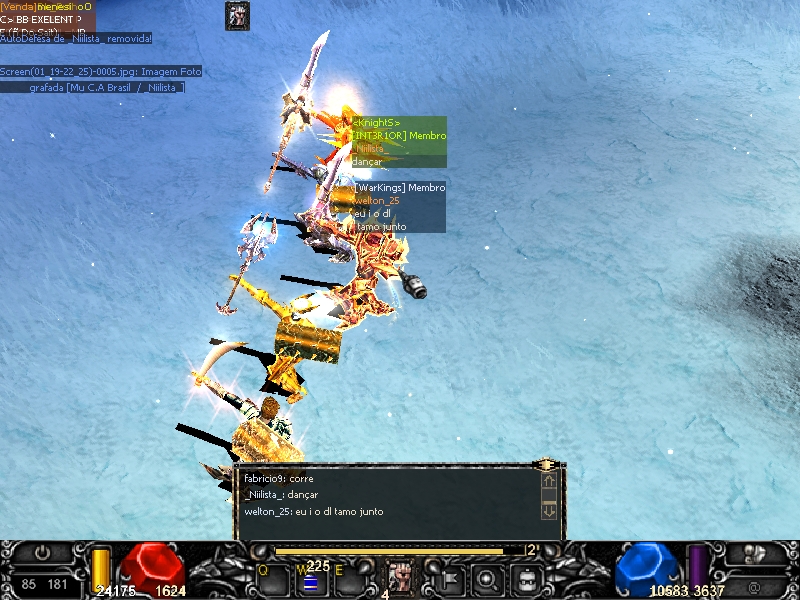
Task: Toggle the chat window resize handle
Action: [x=546, y=465]
